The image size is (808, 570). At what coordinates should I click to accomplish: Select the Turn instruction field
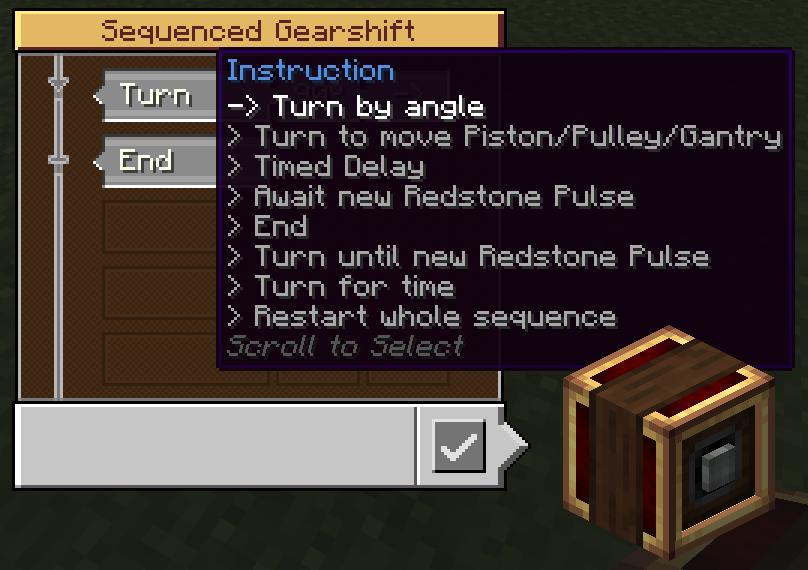pos(157,96)
